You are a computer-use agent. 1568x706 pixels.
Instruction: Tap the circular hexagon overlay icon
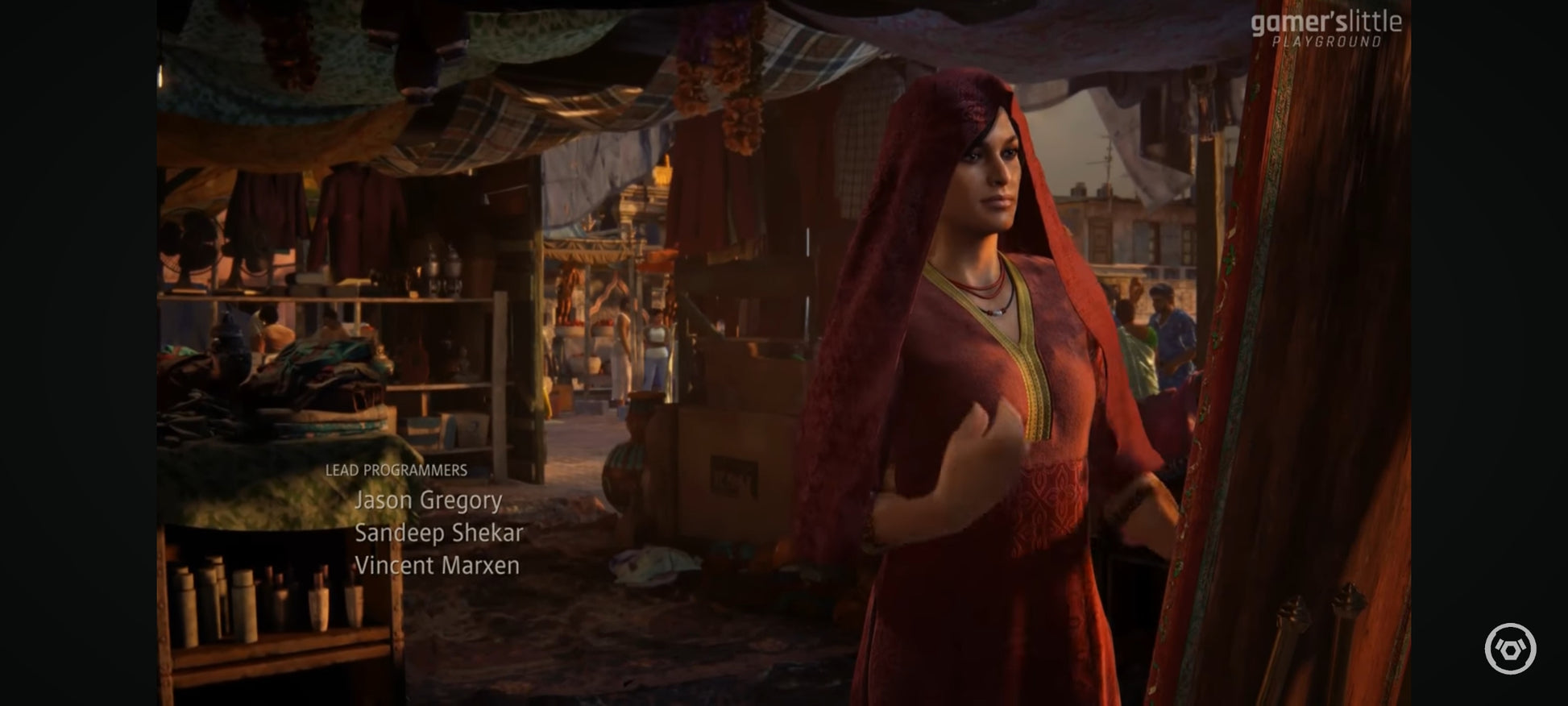pos(1510,648)
